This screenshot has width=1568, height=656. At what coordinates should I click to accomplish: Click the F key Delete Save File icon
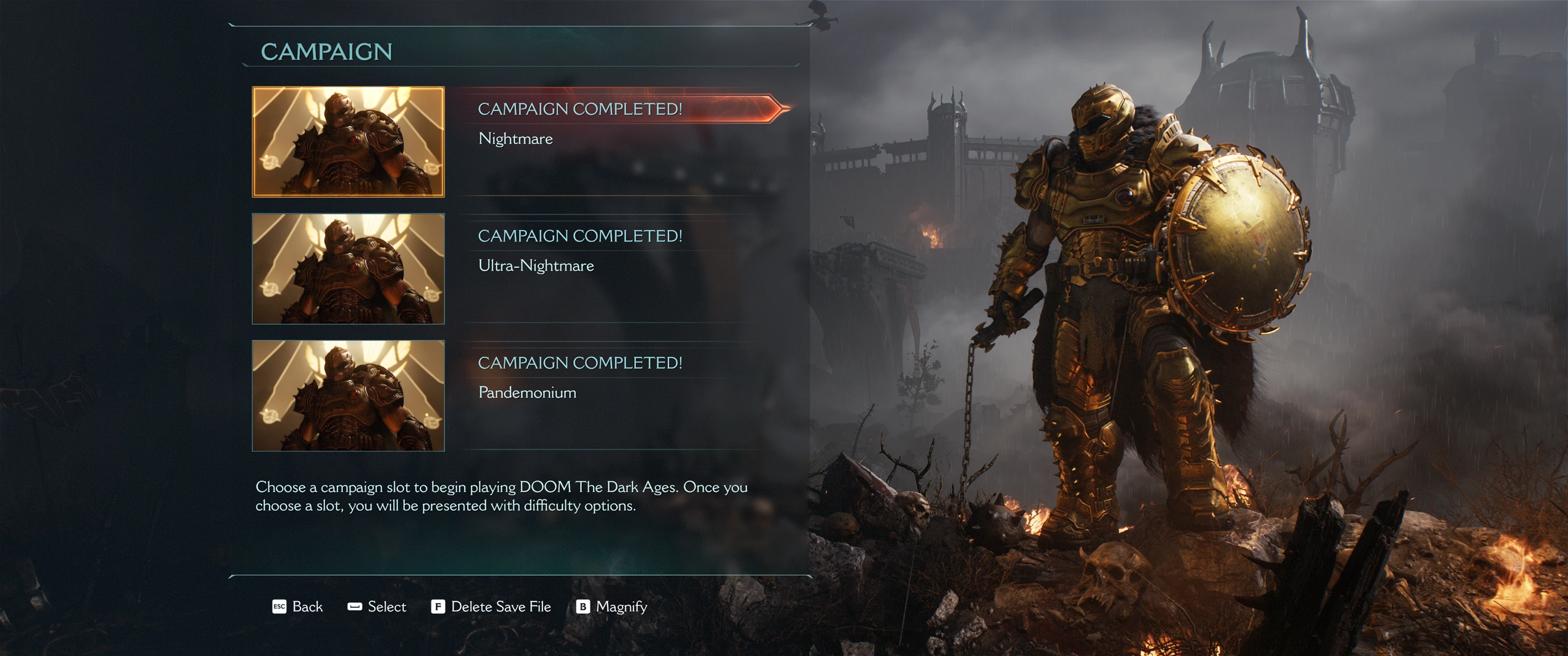coord(438,606)
